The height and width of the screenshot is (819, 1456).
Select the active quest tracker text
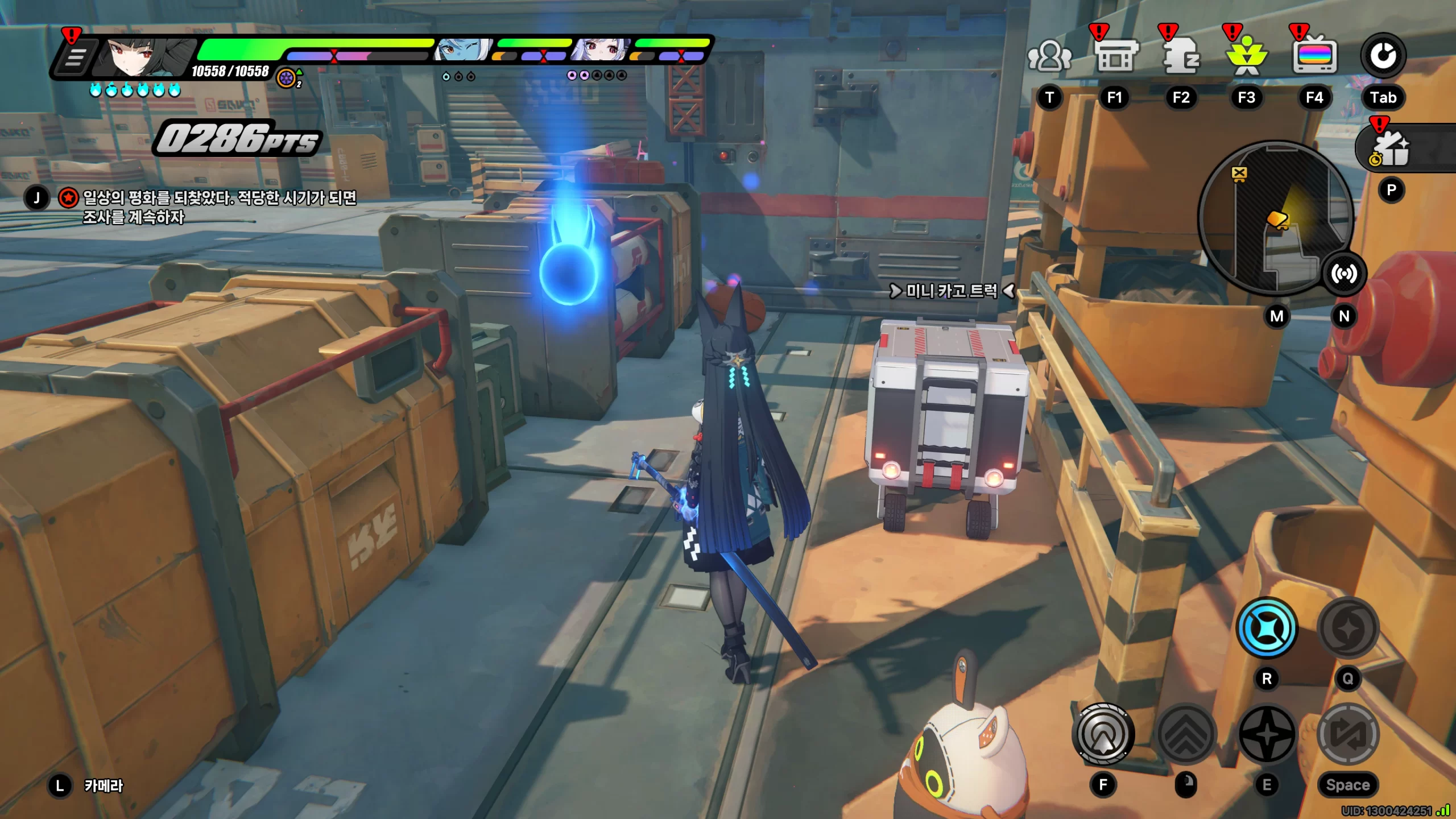coord(220,206)
